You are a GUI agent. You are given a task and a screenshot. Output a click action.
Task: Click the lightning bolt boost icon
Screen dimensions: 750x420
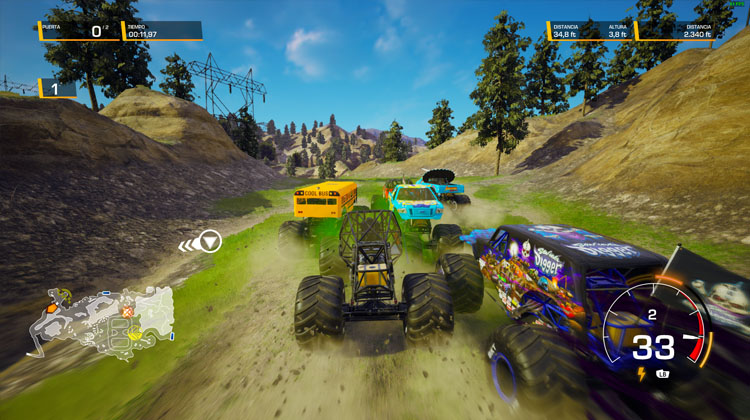641,374
